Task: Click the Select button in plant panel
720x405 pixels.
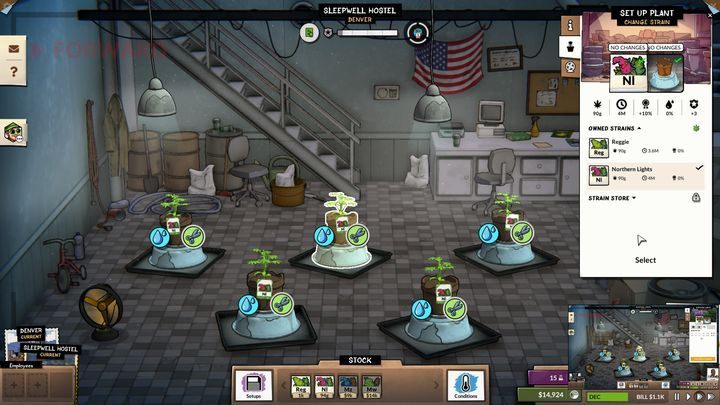Action: 645,248
